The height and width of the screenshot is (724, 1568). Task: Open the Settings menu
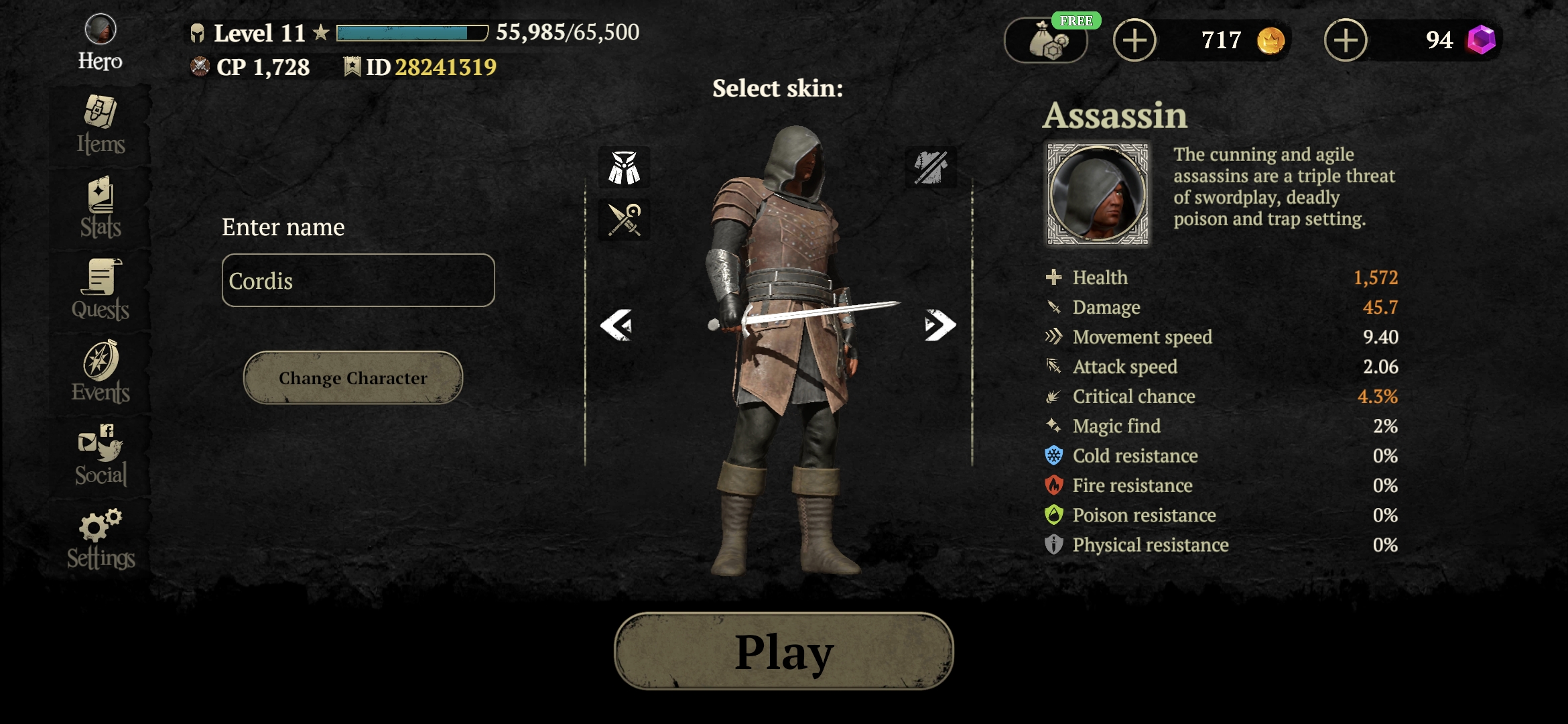[x=101, y=540]
